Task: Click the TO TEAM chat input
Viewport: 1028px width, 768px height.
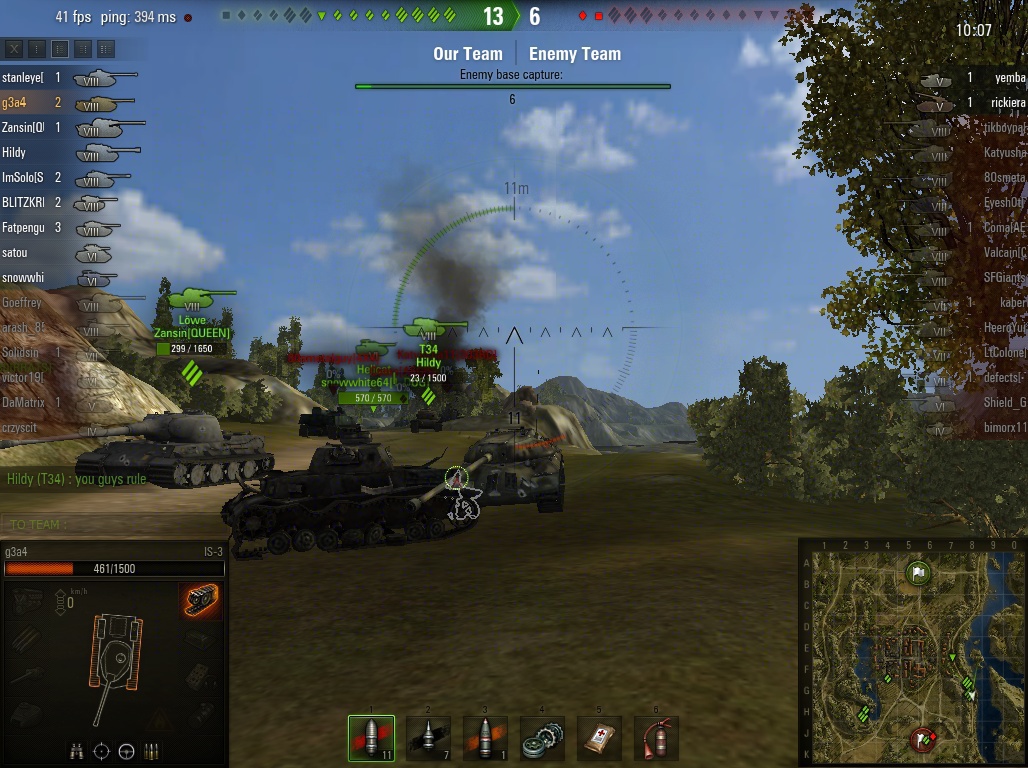Action: (x=110, y=525)
